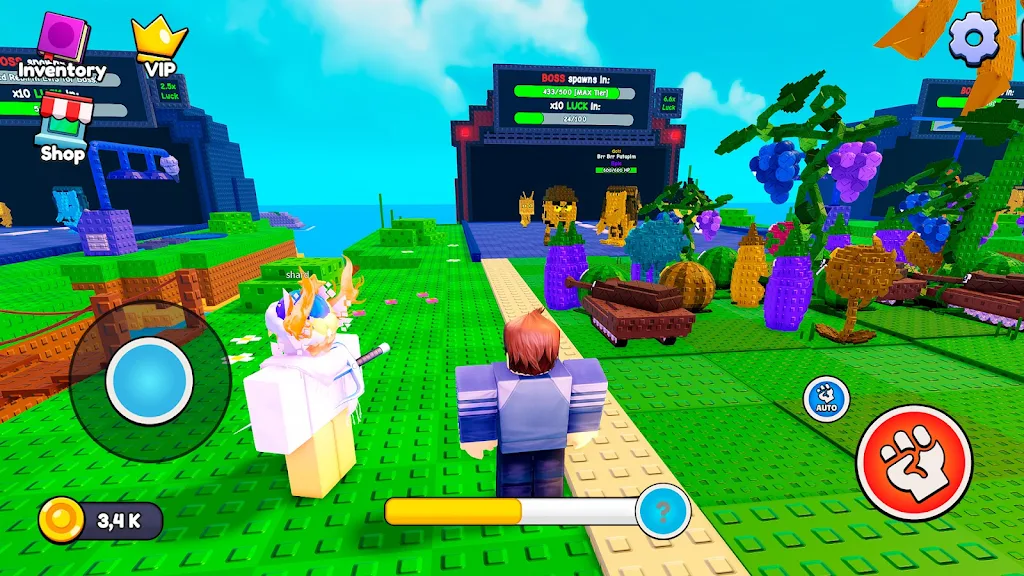Image resolution: width=1024 pixels, height=576 pixels.
Task: Tap the red fist attack button
Action: tap(914, 462)
